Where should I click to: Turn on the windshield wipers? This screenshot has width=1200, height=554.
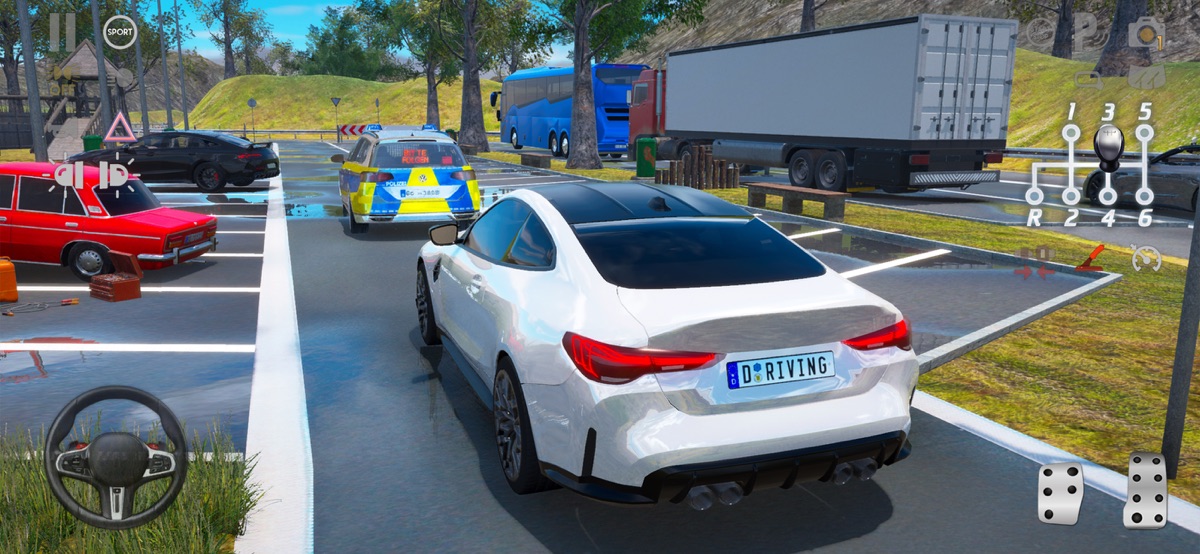[1146, 77]
